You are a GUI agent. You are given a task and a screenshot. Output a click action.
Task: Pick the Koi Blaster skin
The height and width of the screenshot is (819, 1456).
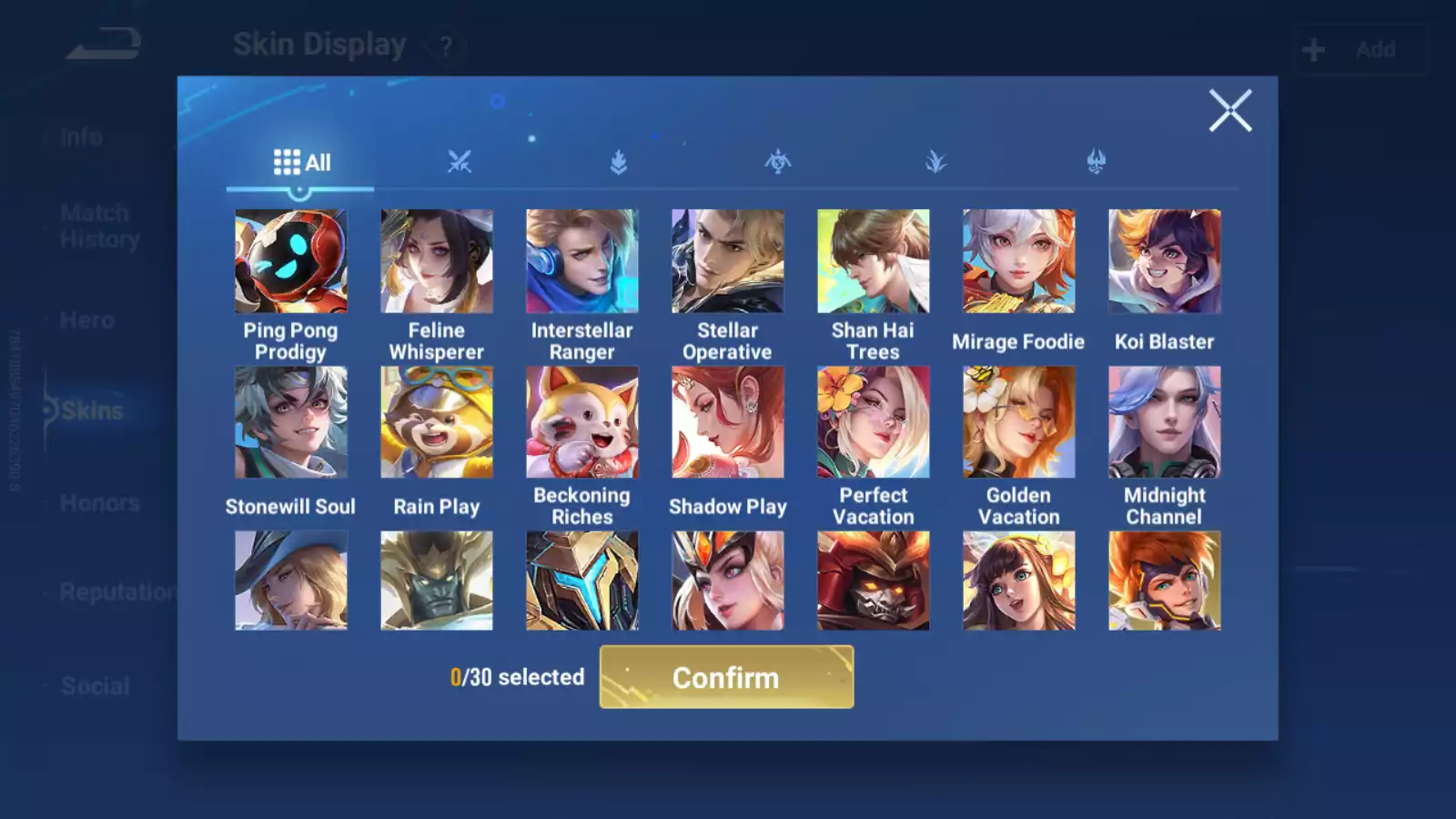1164,262
